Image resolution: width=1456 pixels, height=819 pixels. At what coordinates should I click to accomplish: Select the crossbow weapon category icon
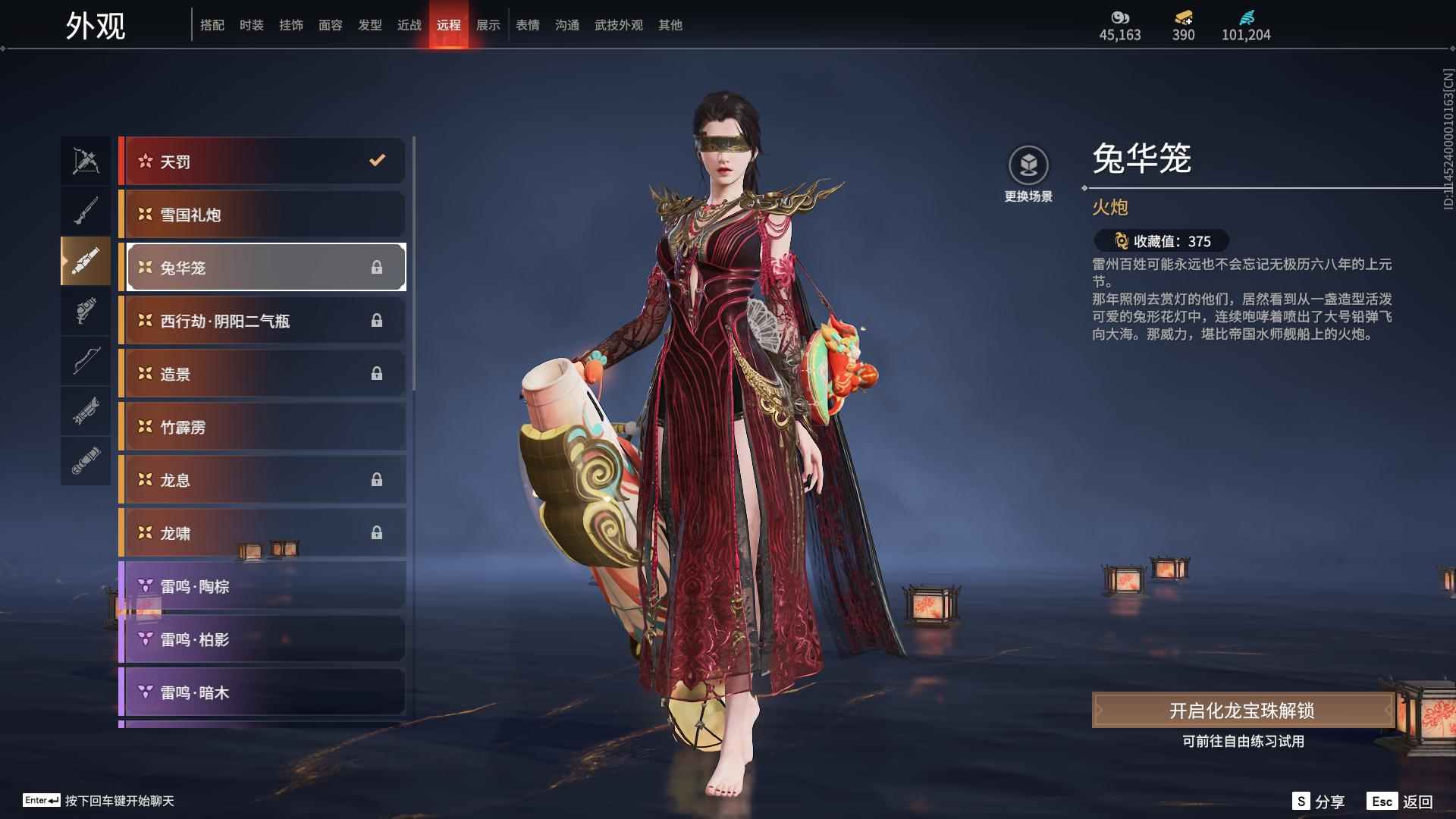click(x=86, y=161)
